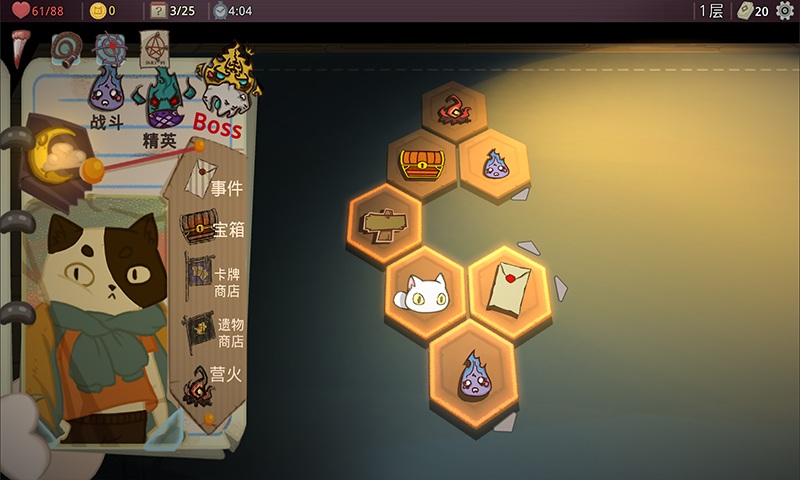Viewport: 800px width, 480px height.
Task: Click the 战斗 battle legend entry
Action: pos(105,98)
